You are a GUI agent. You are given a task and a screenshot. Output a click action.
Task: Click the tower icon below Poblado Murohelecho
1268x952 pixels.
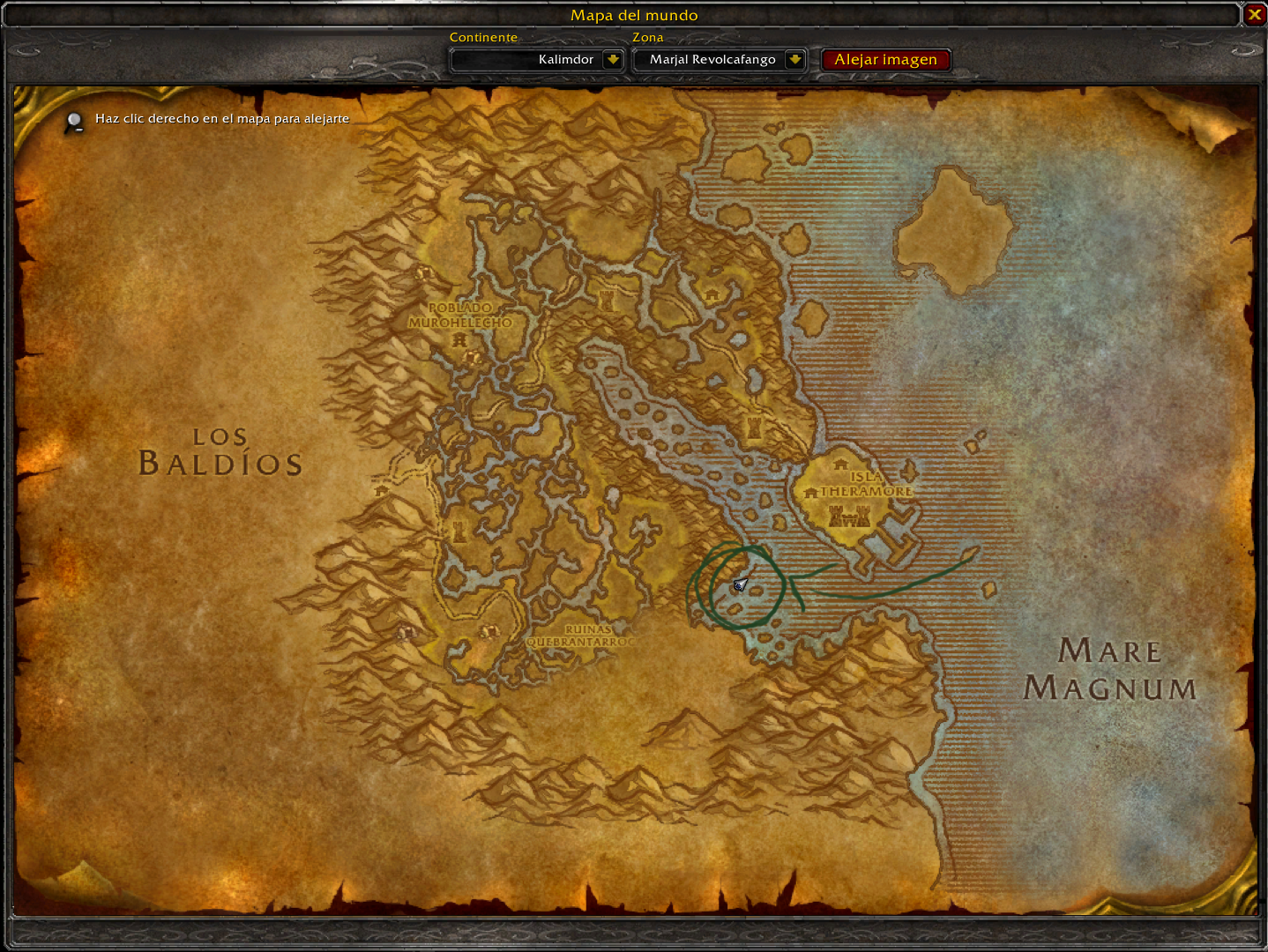(x=459, y=339)
